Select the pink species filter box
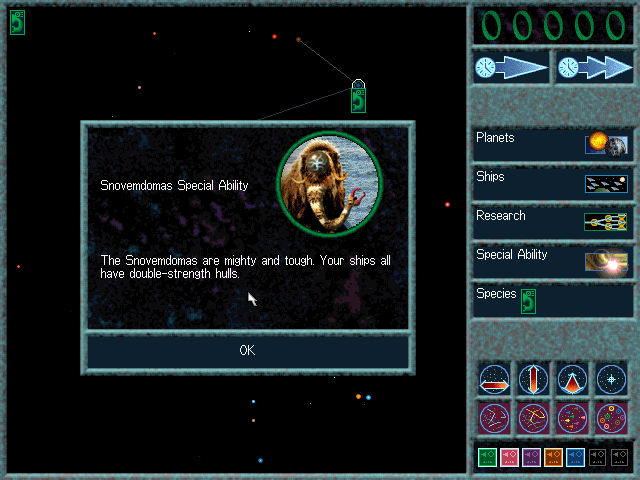Viewport: 640px width, 480px height. tap(509, 457)
